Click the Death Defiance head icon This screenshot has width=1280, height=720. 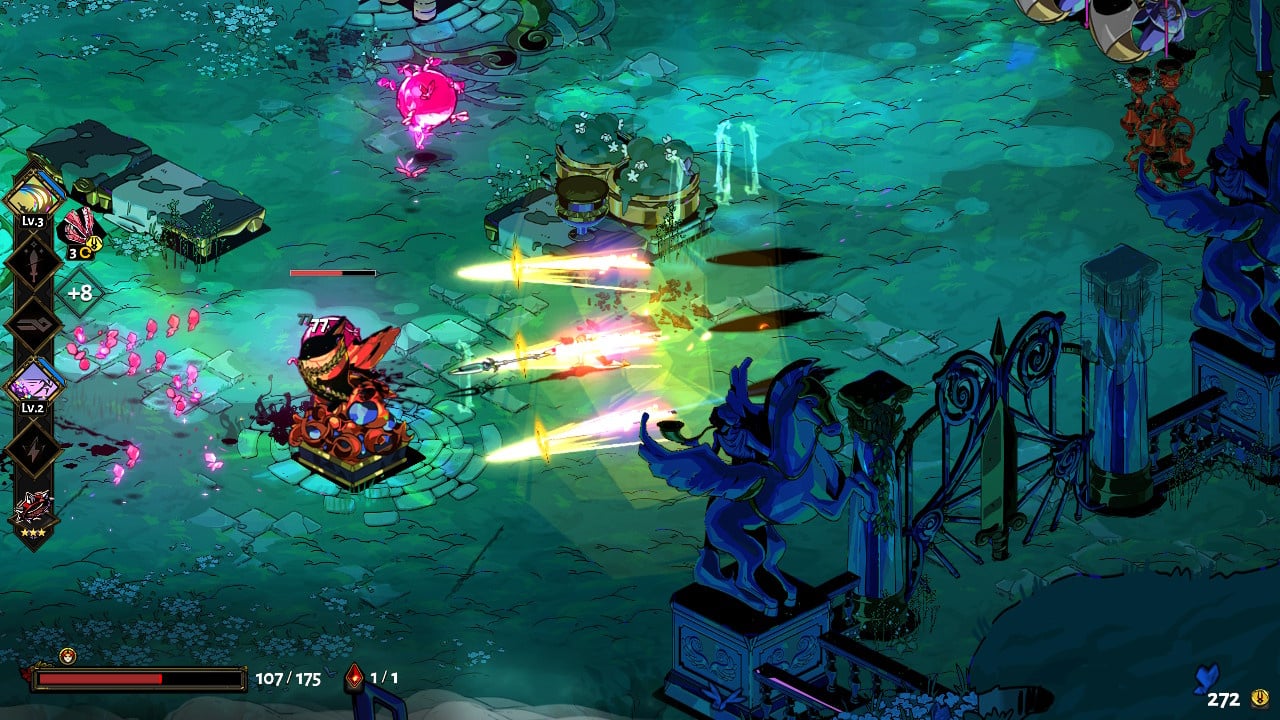(68, 656)
